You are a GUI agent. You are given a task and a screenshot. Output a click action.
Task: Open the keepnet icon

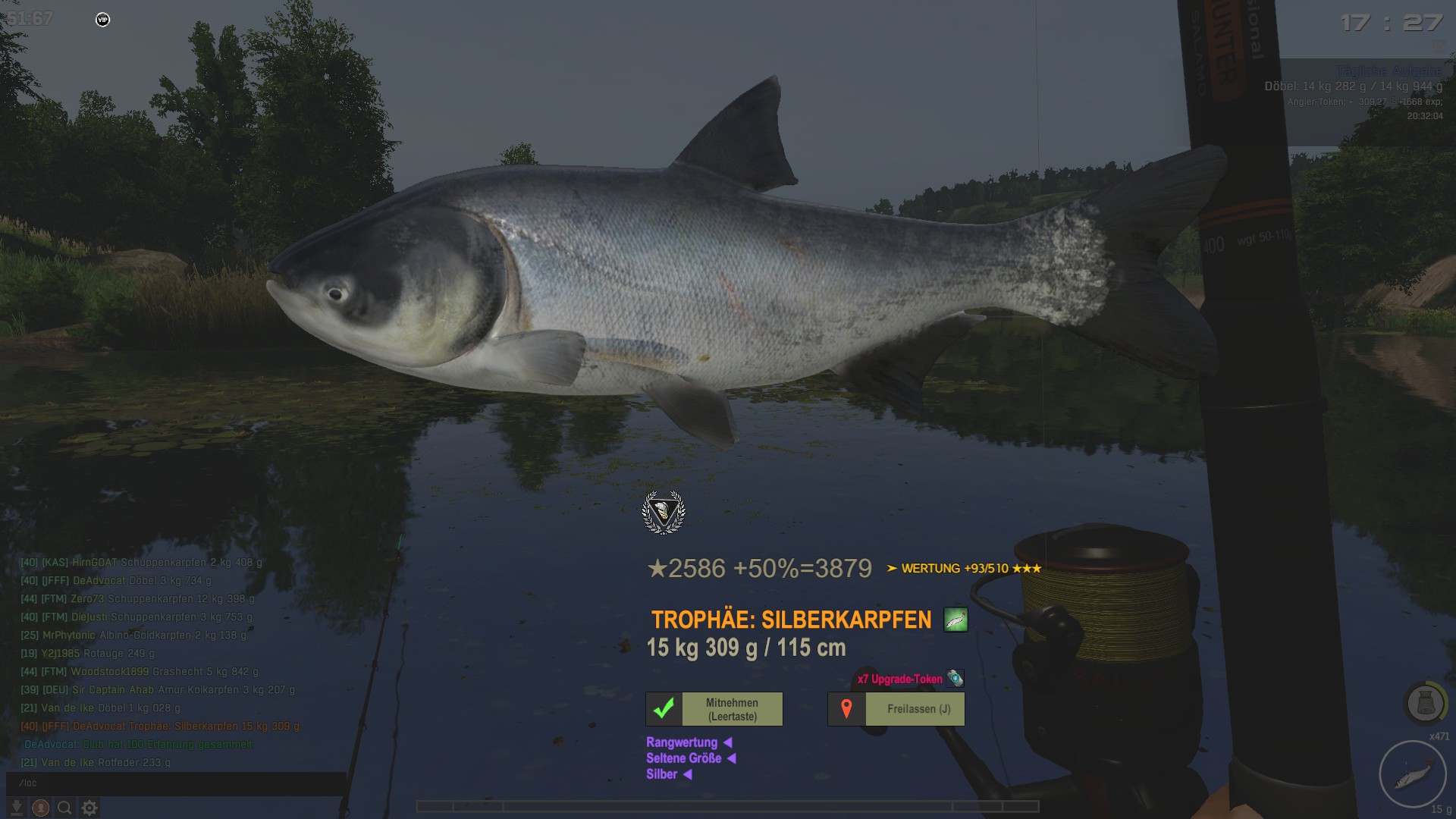1425,703
